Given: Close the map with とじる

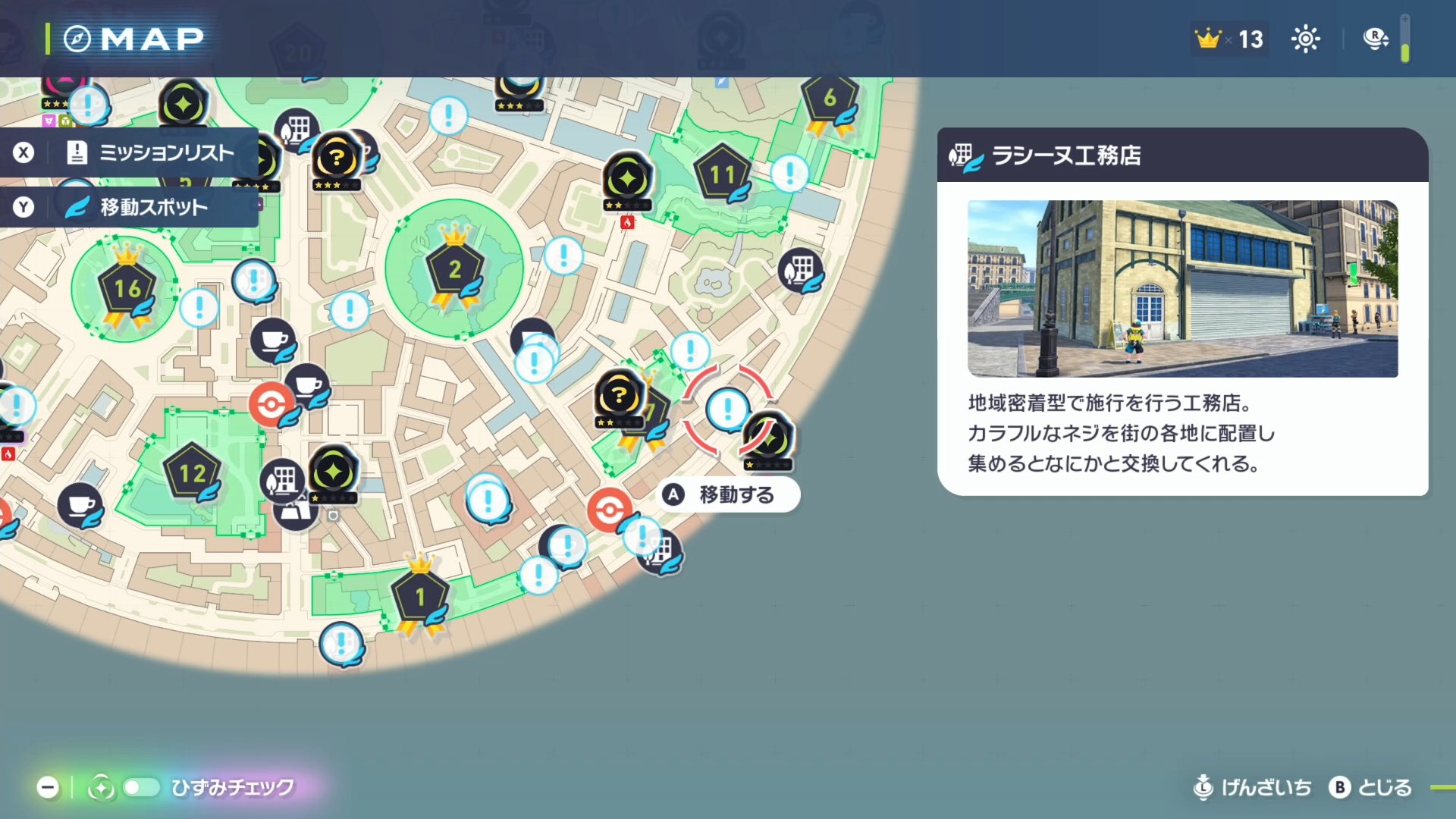Looking at the screenshot, I should [1371, 787].
